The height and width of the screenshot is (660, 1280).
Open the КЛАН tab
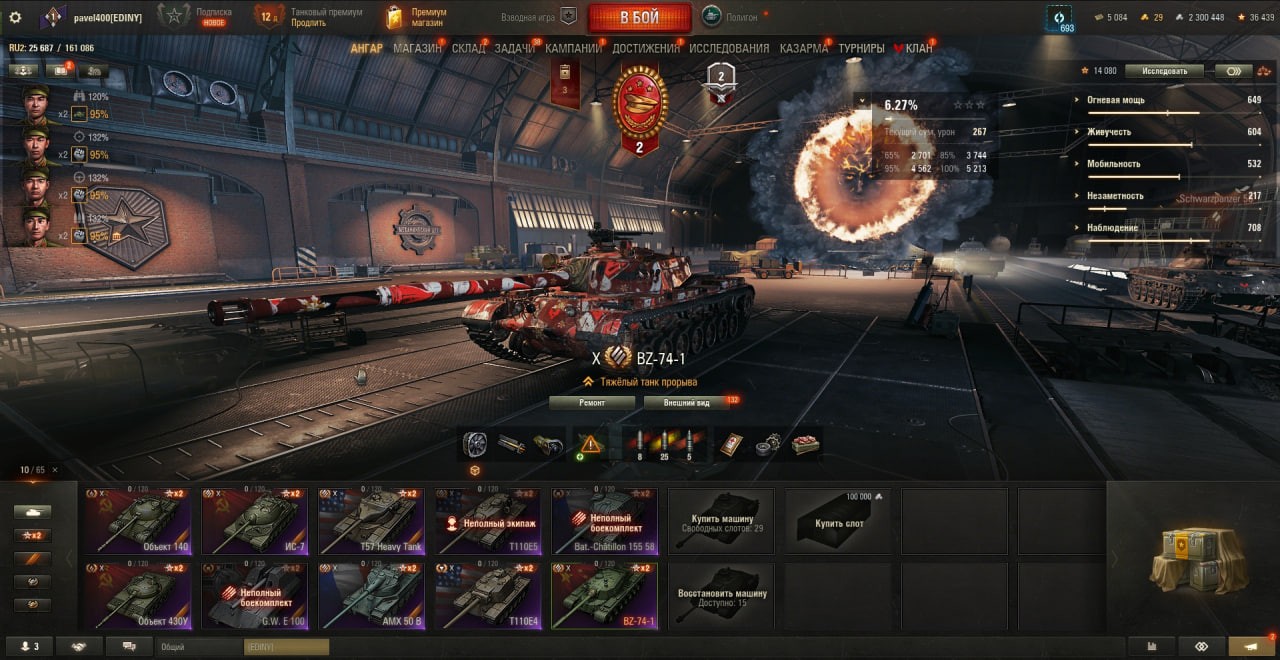coord(918,48)
